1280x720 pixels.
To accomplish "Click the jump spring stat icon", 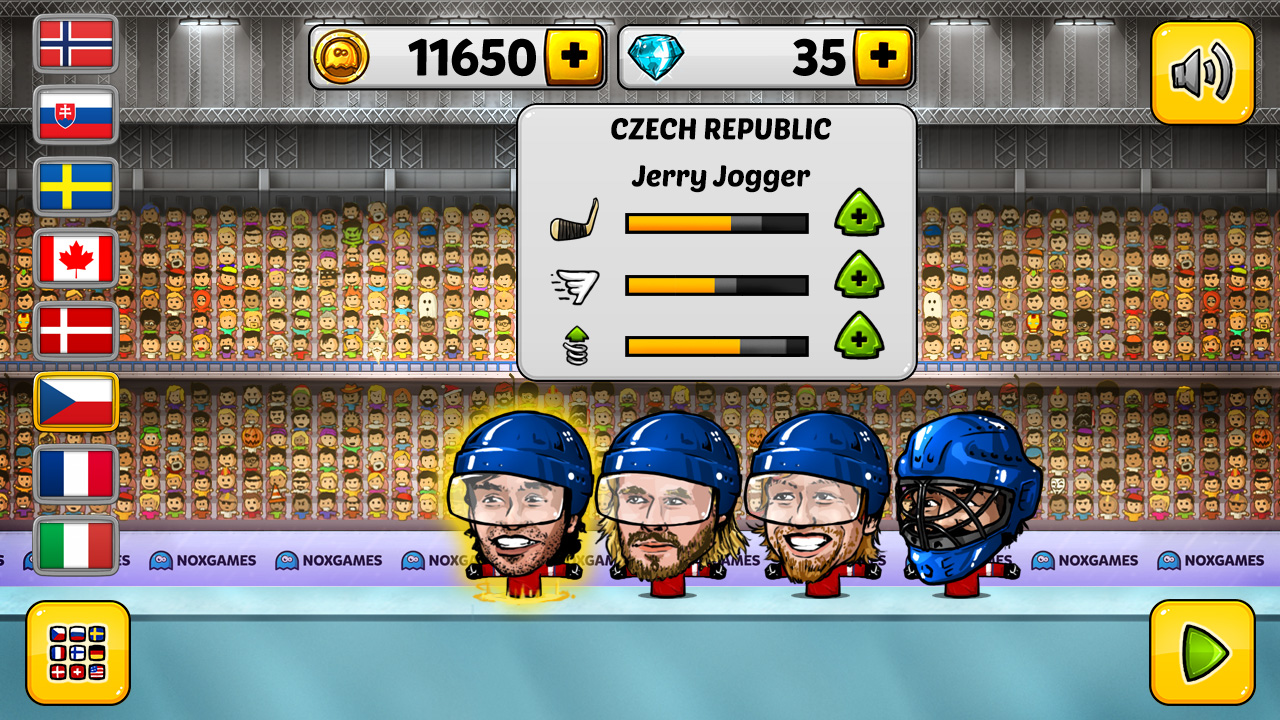I will 574,345.
